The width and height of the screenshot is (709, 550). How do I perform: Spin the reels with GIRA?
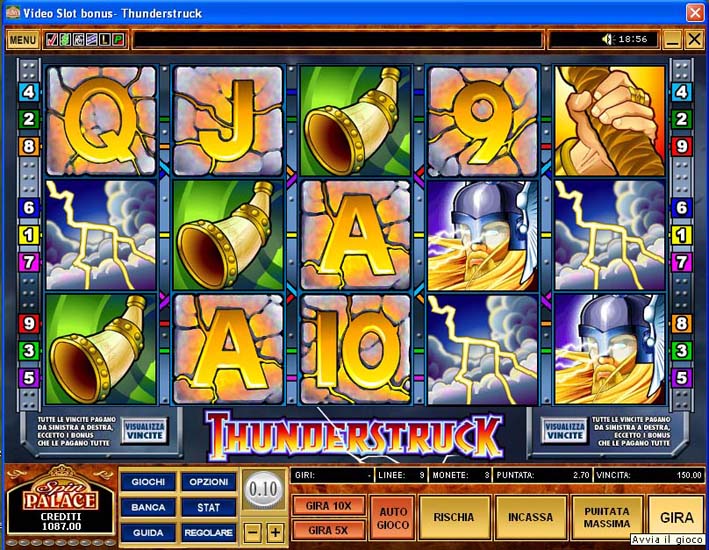(x=676, y=518)
